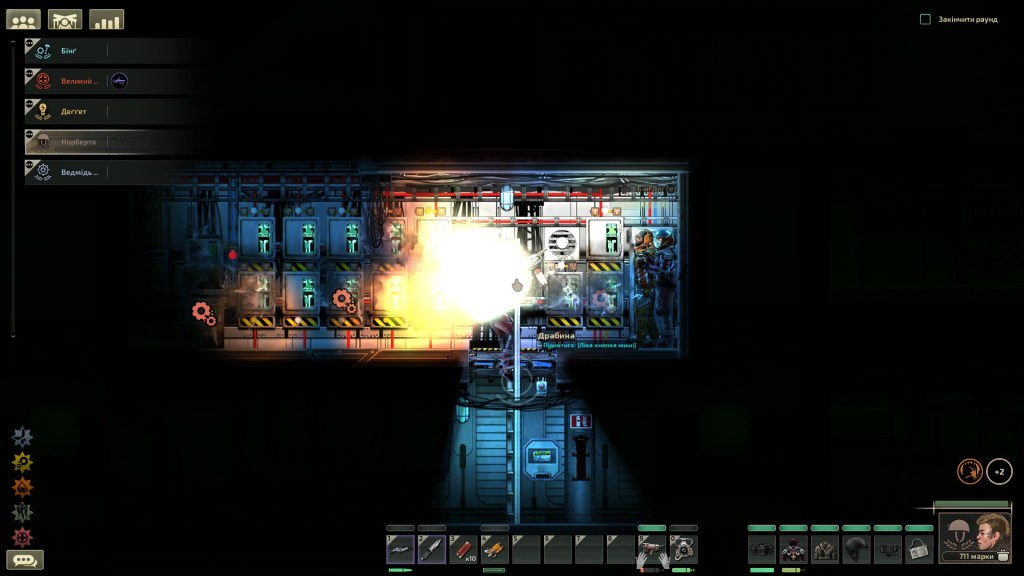1024x576 pixels.
Task: Choose the red medical crosshair order icon
Action: click(x=22, y=537)
